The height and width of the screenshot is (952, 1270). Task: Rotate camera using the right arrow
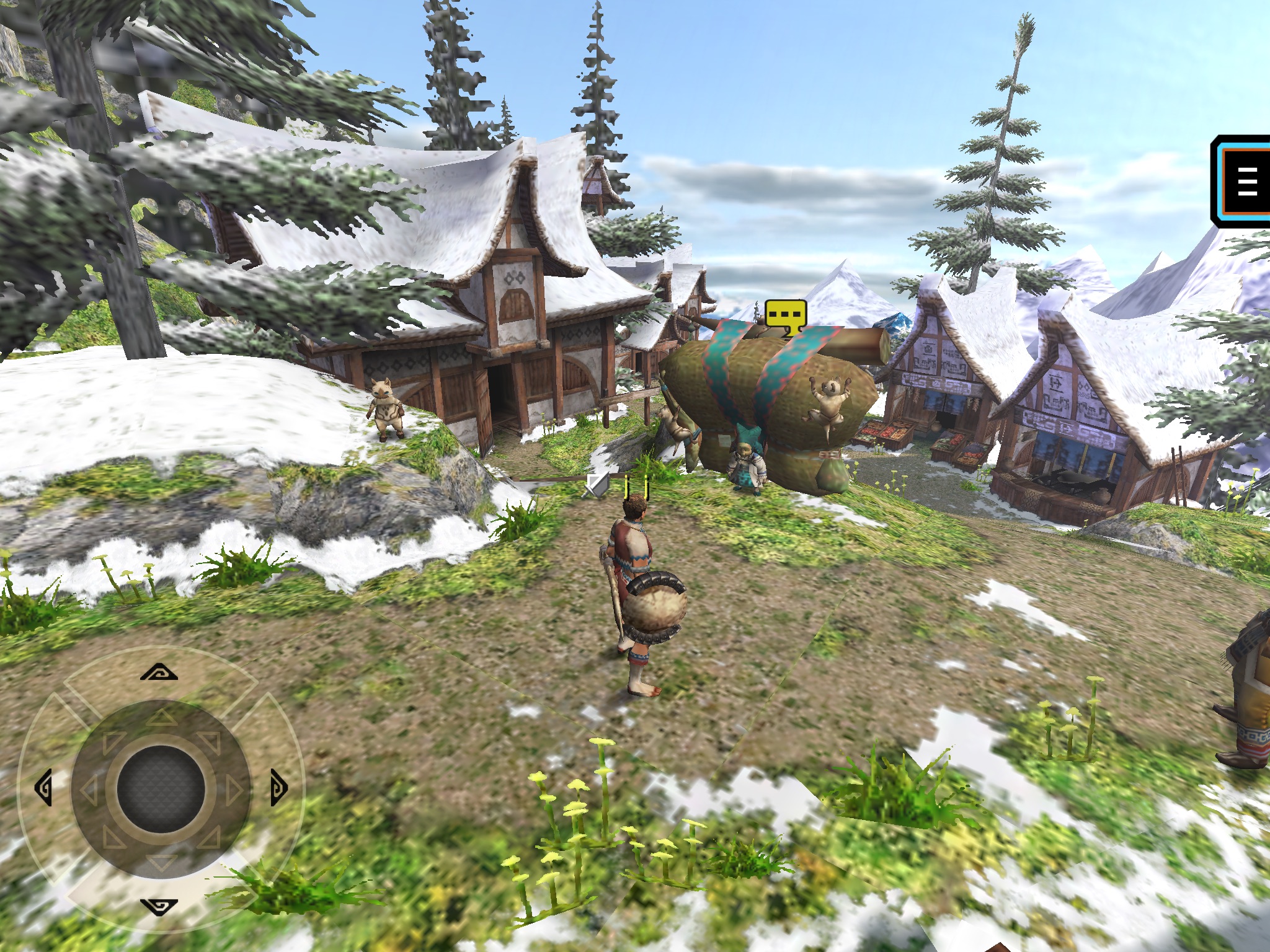click(278, 788)
